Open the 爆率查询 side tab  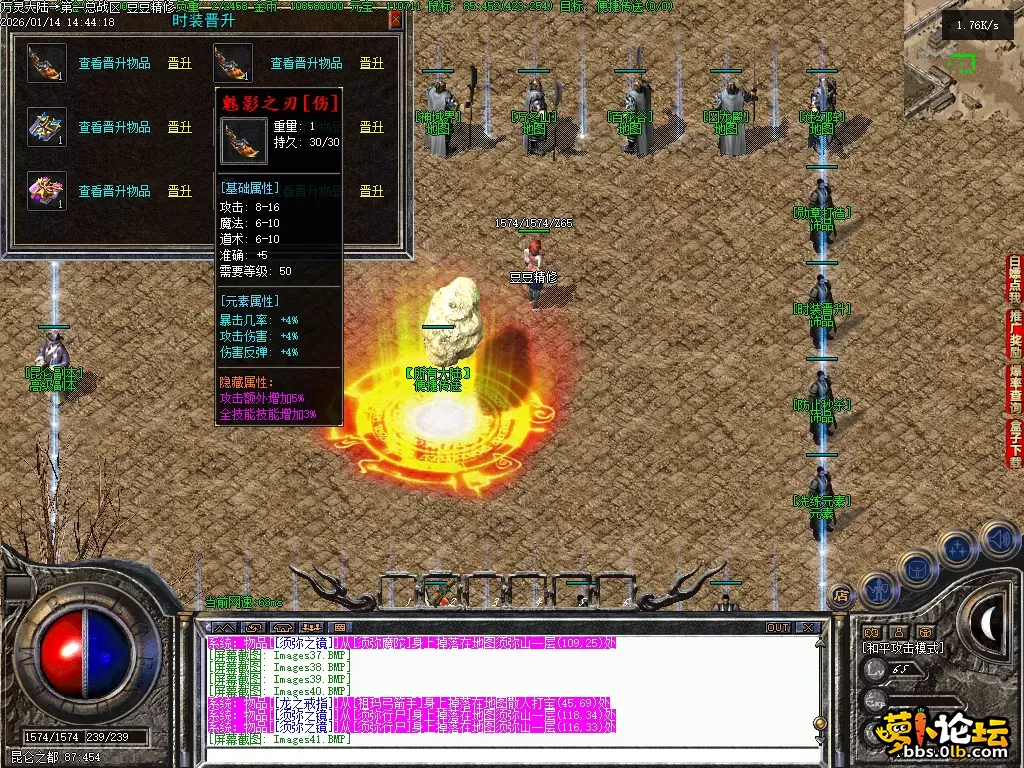coord(1015,389)
